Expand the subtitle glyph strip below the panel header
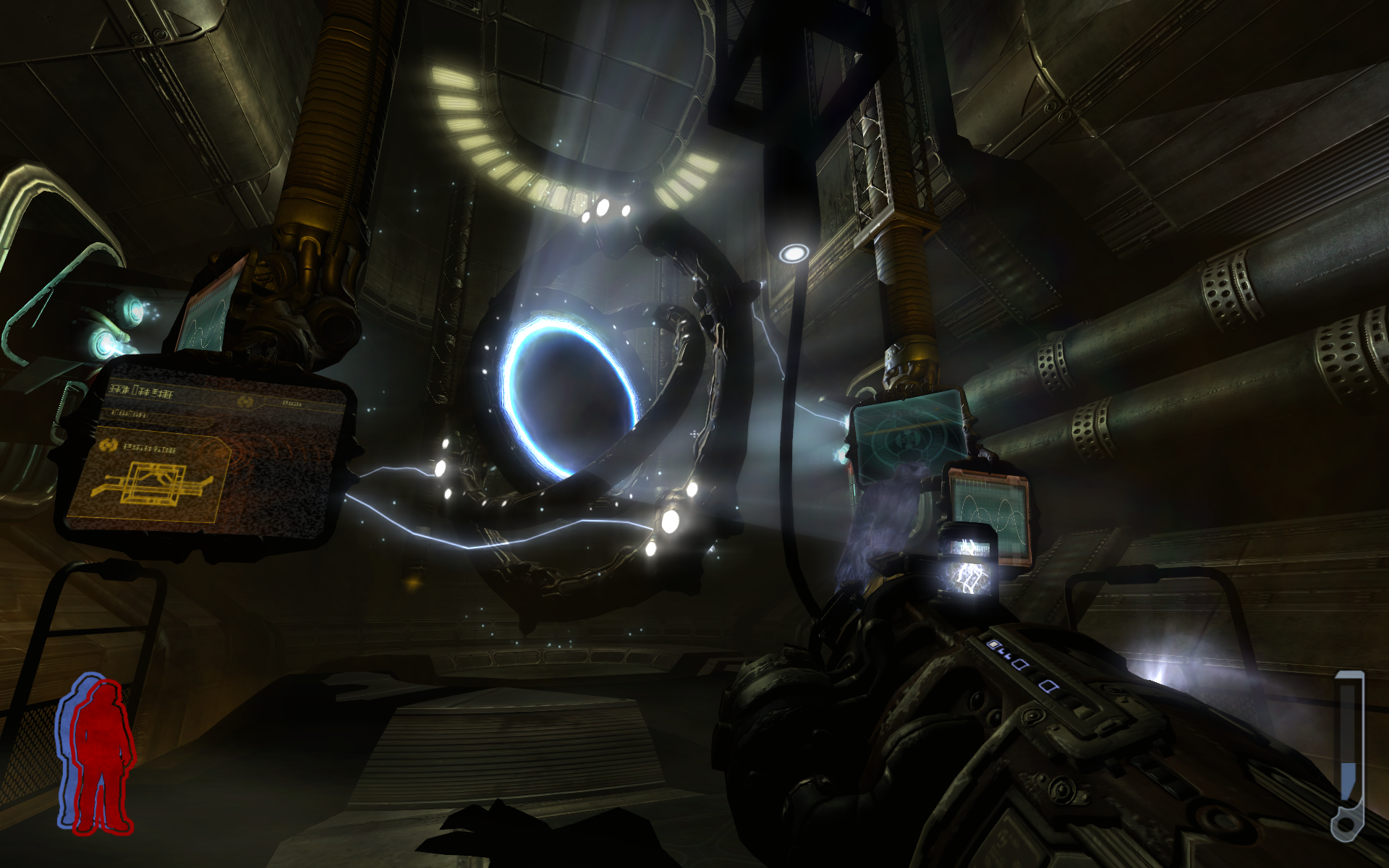The height and width of the screenshot is (868, 1389). 130,415
